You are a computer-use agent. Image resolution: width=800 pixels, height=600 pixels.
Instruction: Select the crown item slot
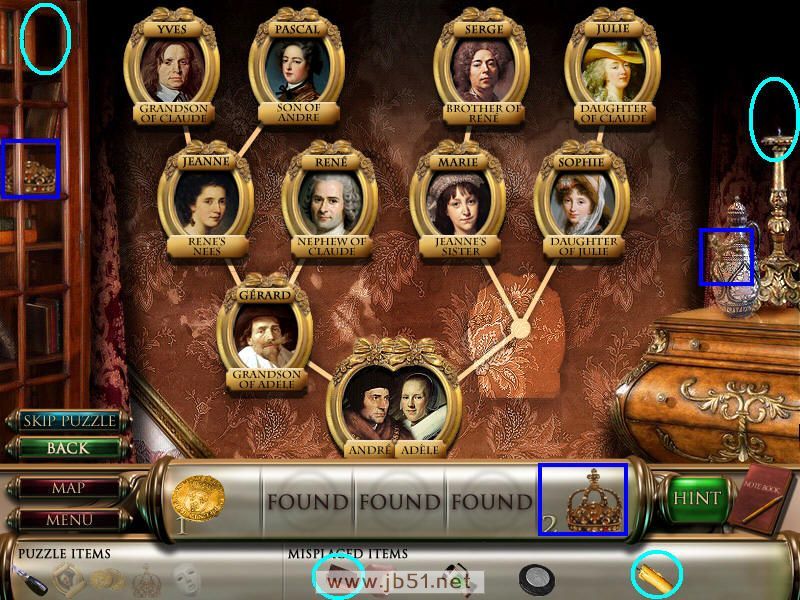point(584,499)
